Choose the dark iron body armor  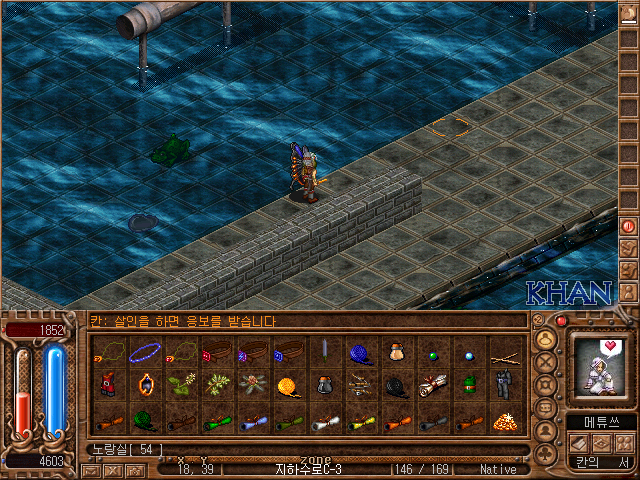coord(504,384)
